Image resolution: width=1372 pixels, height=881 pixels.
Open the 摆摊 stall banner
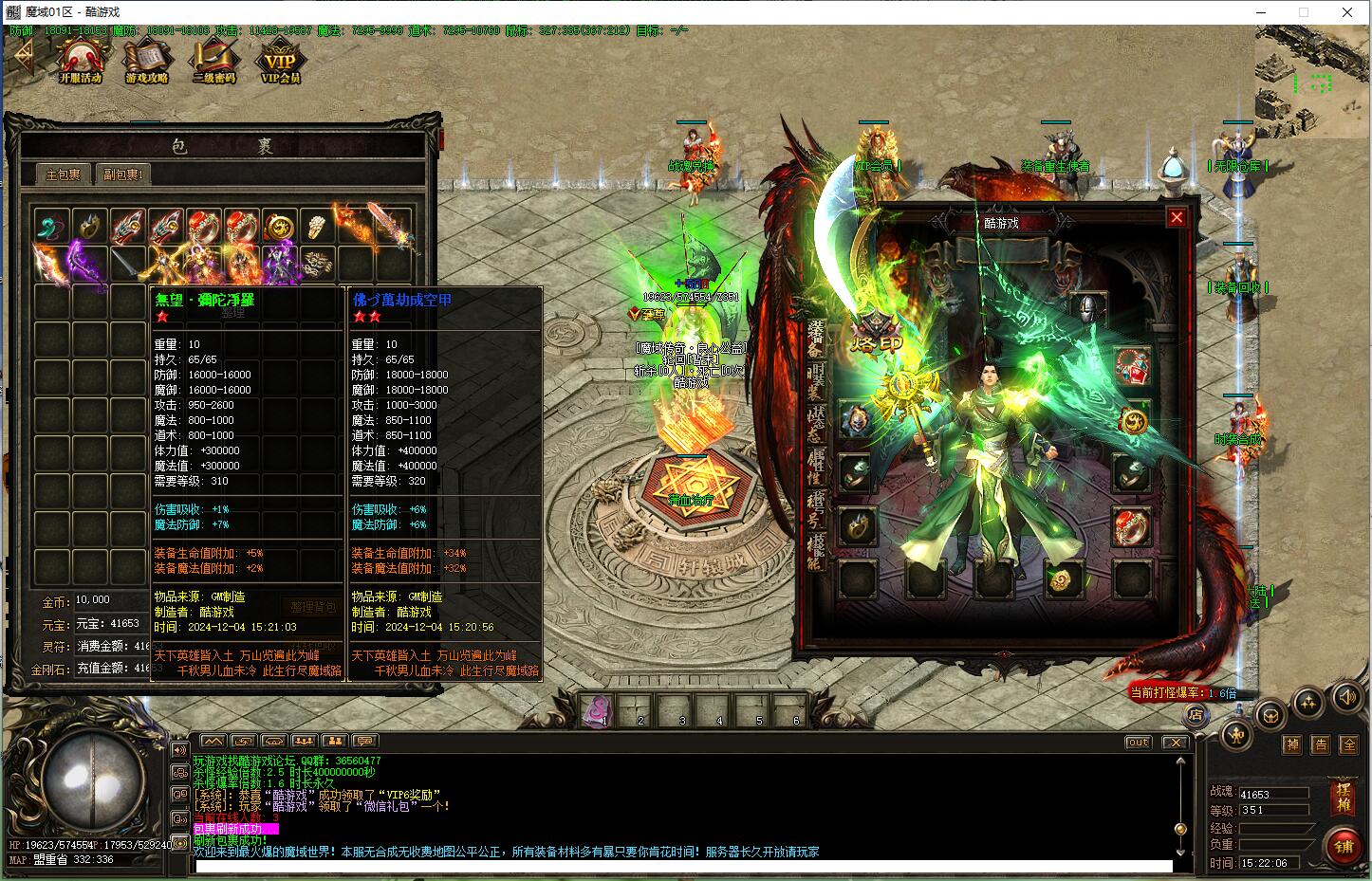pyautogui.click(x=1344, y=797)
